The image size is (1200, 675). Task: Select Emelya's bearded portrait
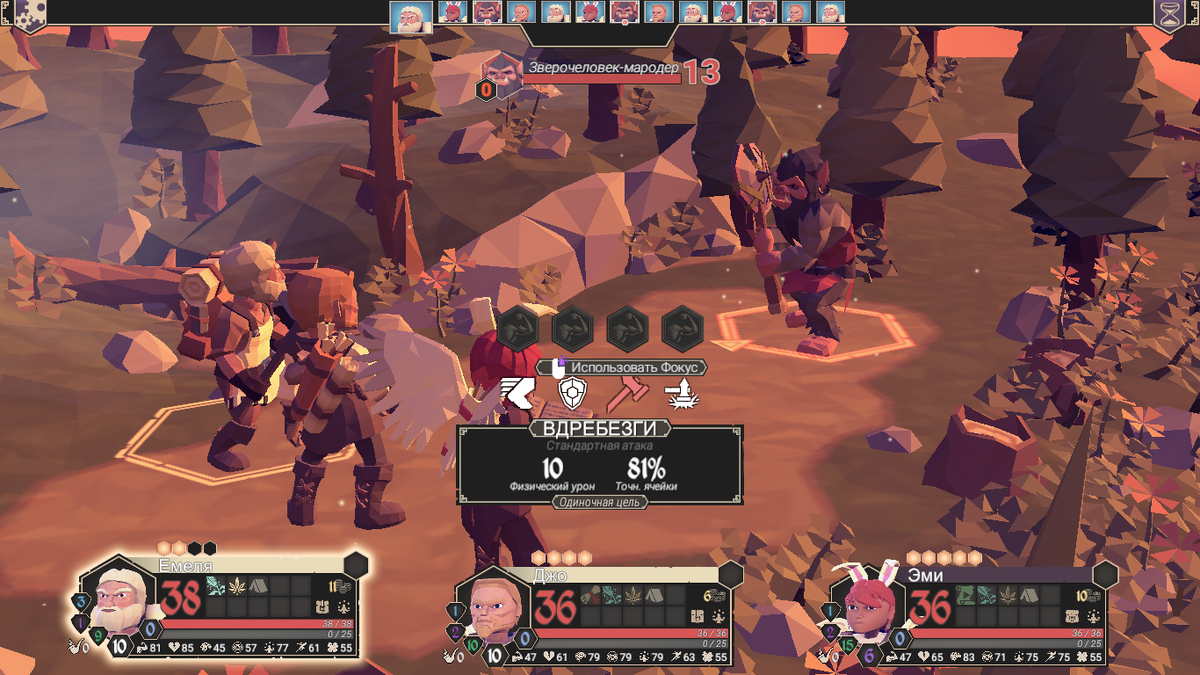pyautogui.click(x=118, y=599)
